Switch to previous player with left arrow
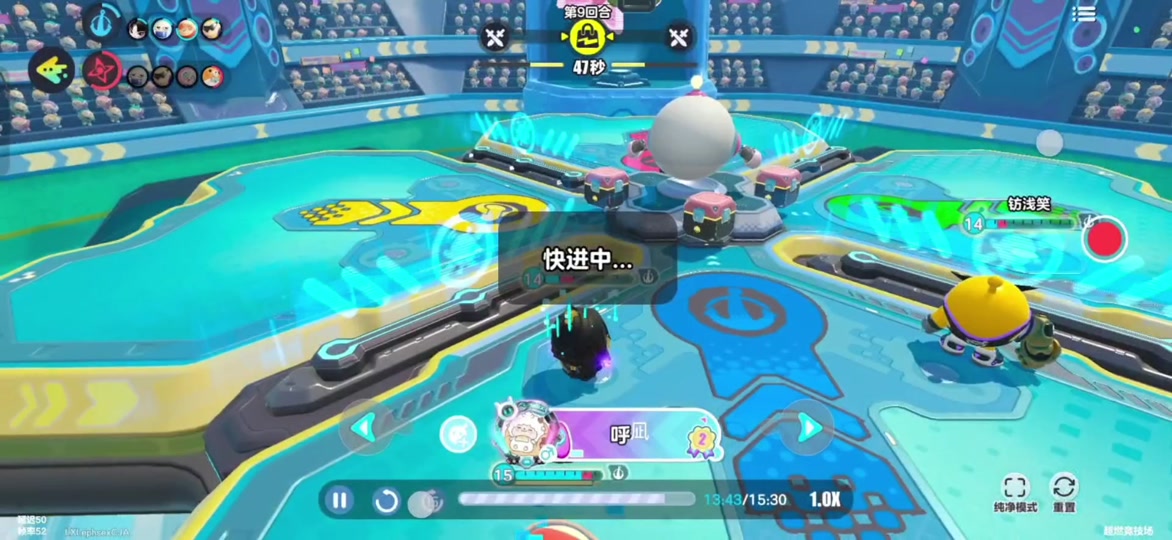 pos(363,428)
